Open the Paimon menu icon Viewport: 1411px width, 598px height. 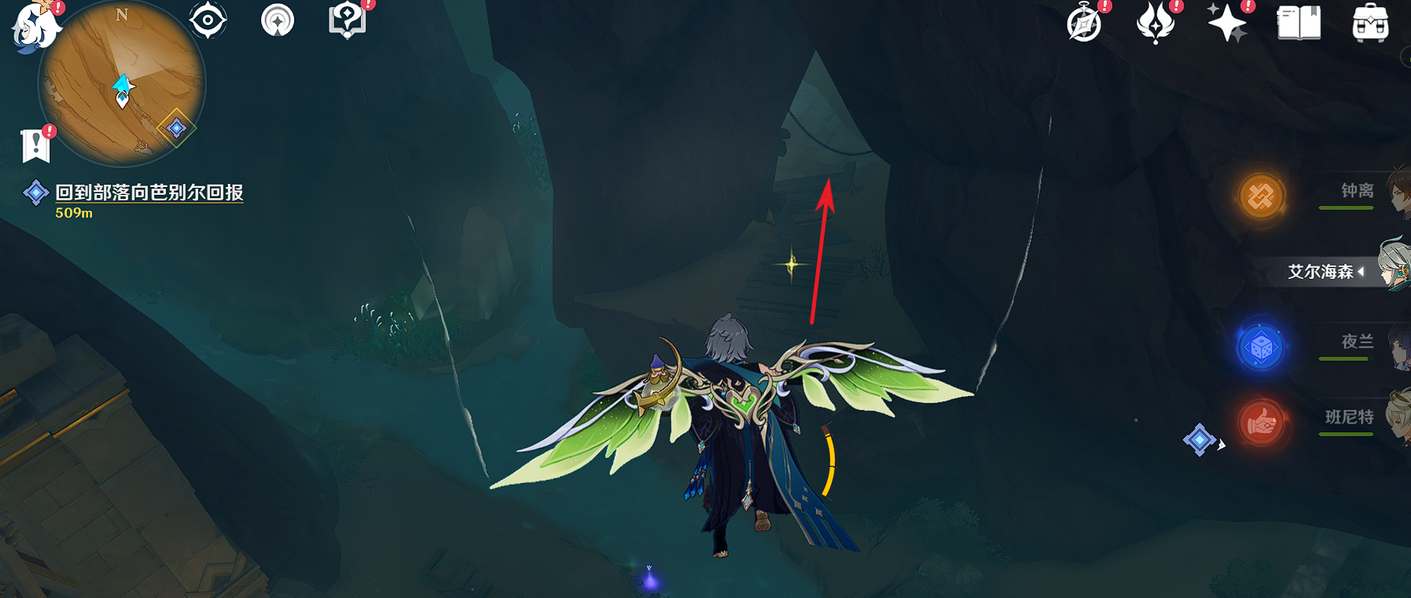tap(36, 22)
